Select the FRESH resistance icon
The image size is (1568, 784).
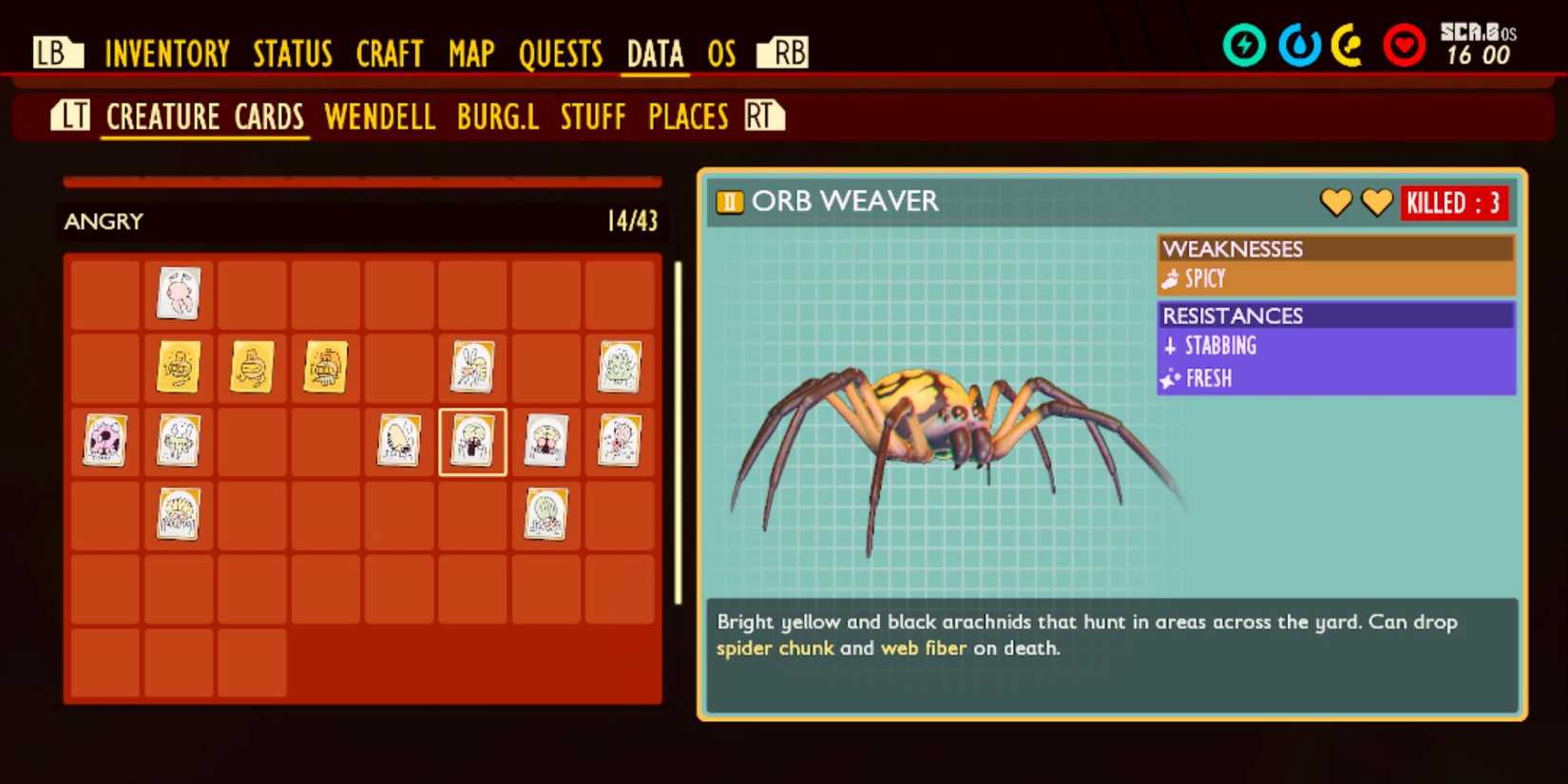[1172, 378]
